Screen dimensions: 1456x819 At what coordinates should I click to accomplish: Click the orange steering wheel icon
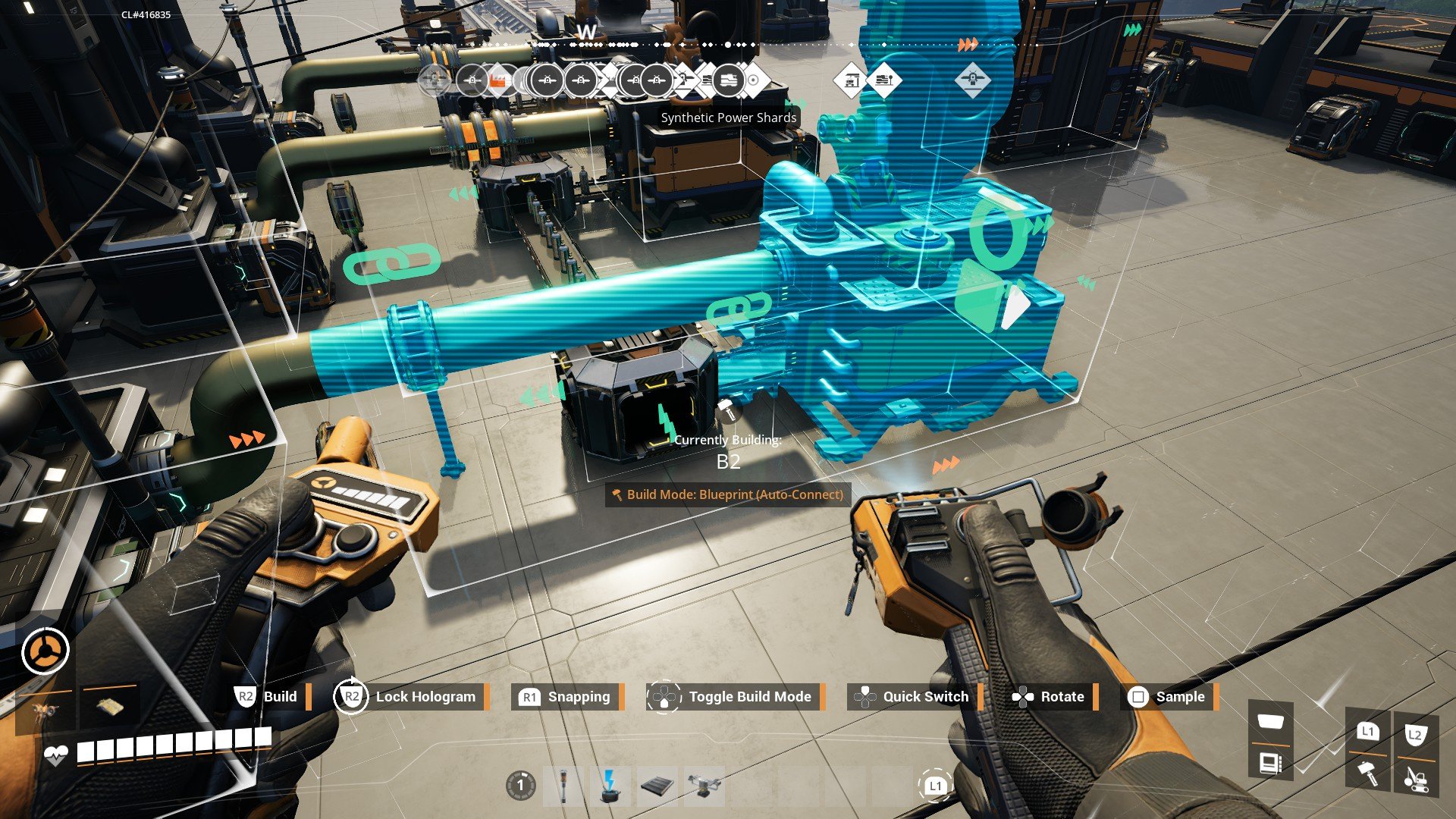45,651
